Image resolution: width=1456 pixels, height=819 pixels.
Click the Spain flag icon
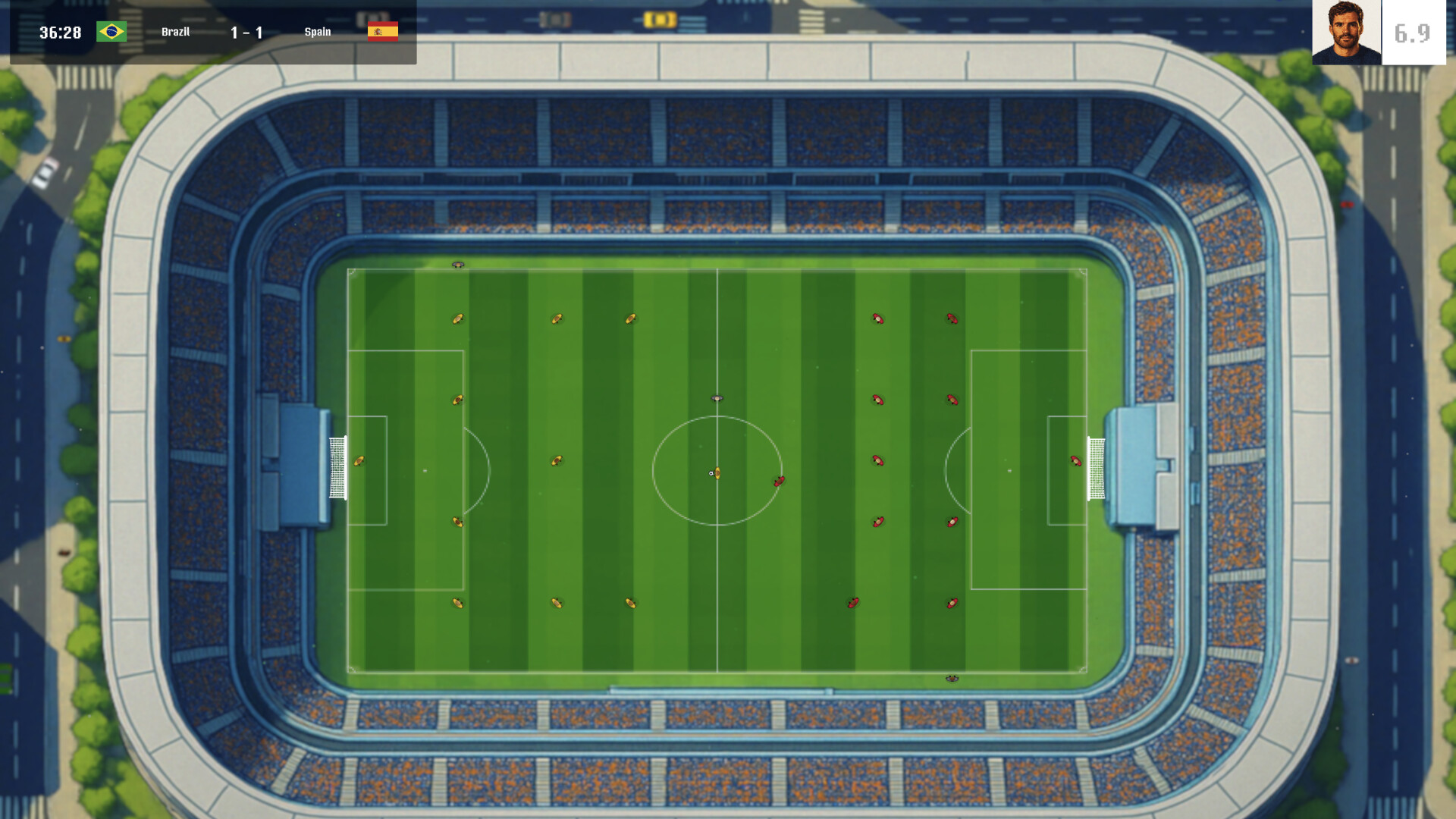383,31
